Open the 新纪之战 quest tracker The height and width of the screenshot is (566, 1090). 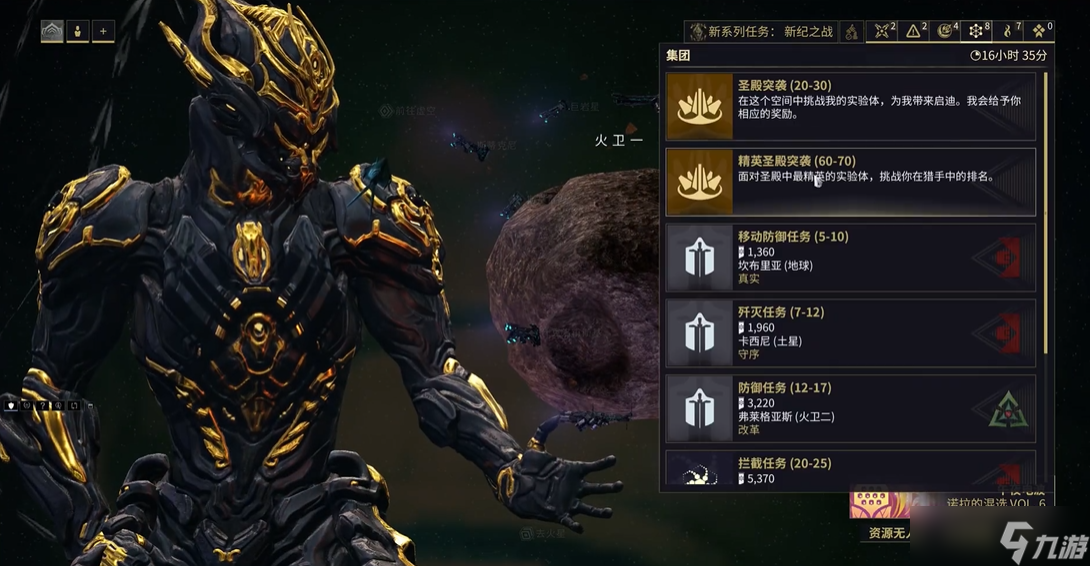761,32
